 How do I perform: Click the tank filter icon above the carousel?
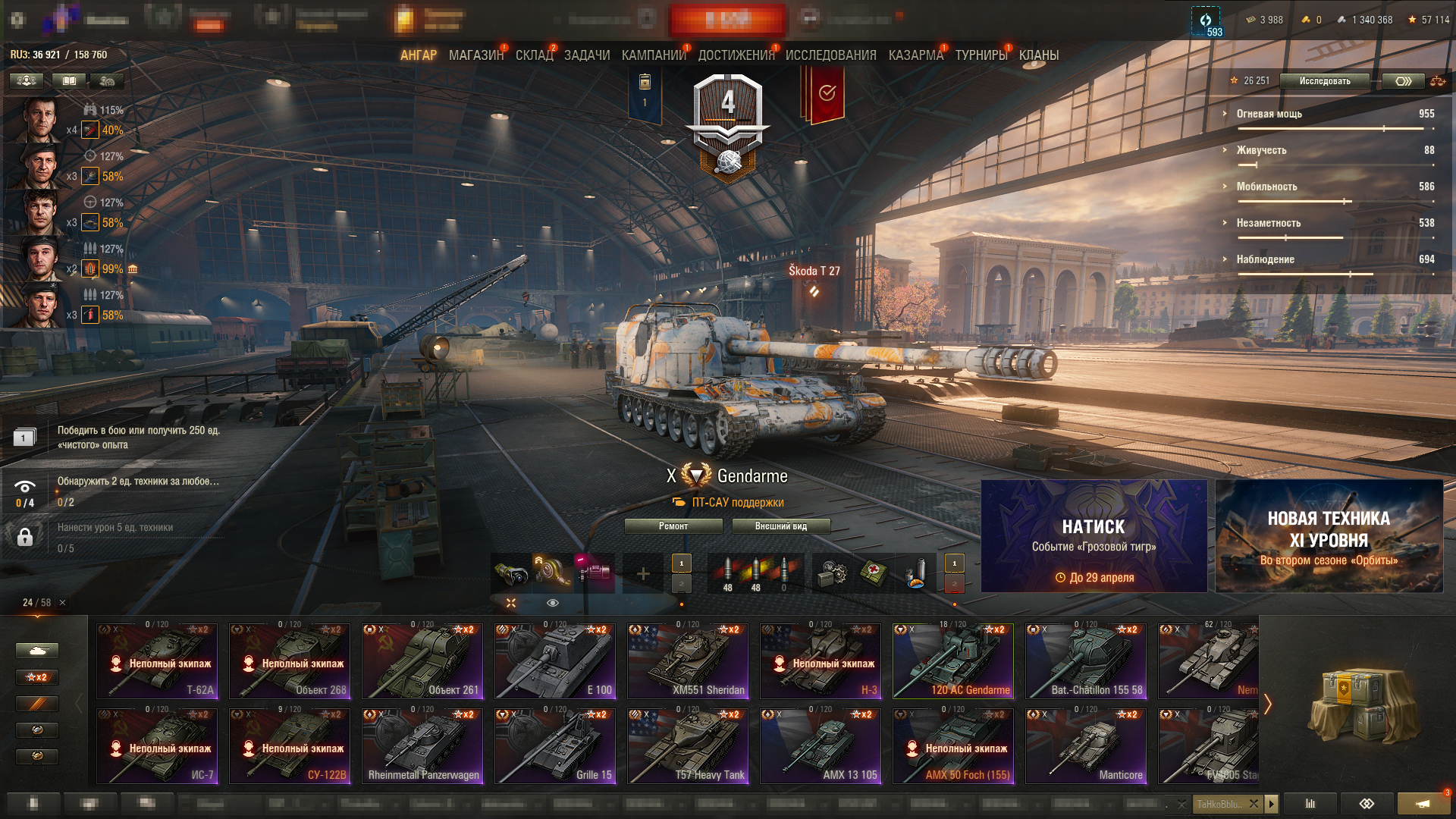(x=36, y=651)
